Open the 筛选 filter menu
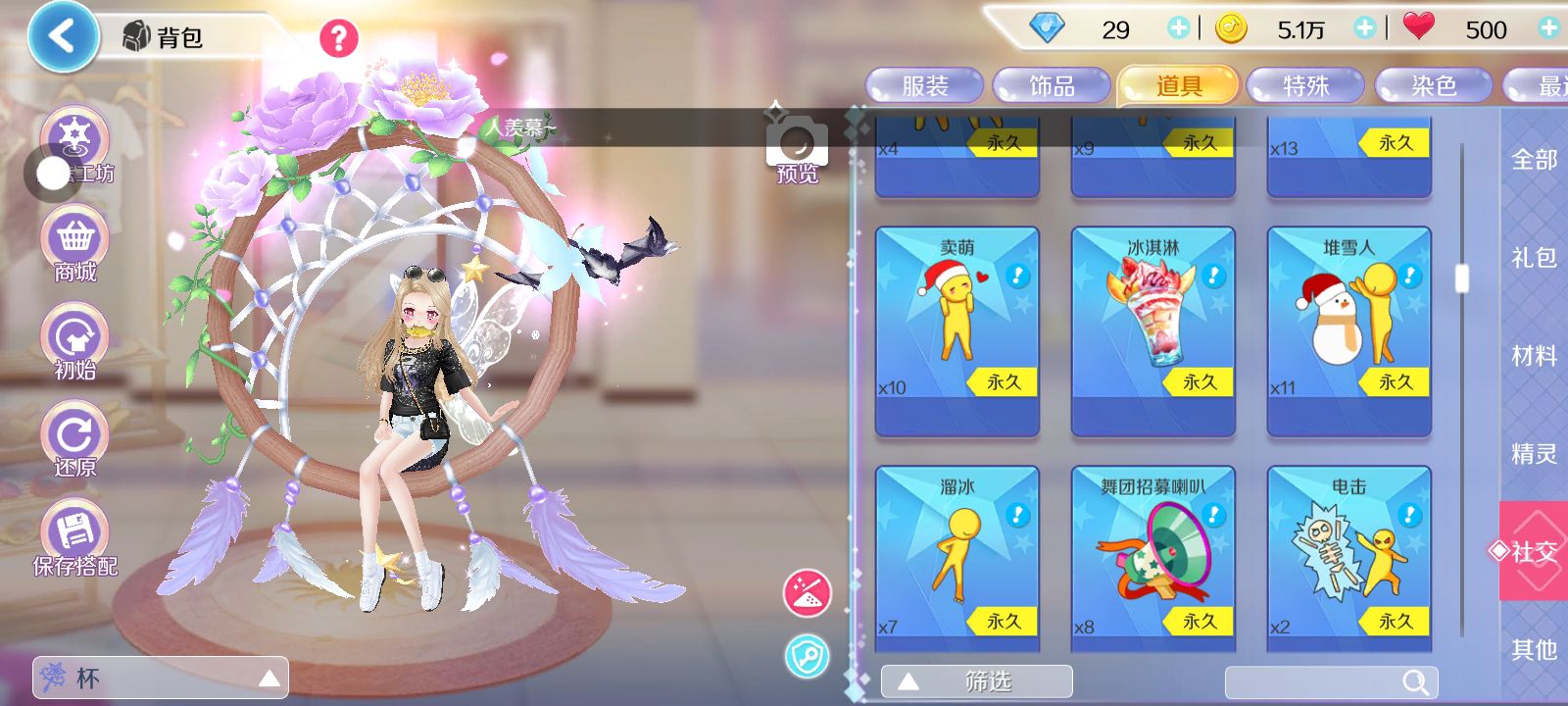The image size is (1568, 706). (x=976, y=681)
